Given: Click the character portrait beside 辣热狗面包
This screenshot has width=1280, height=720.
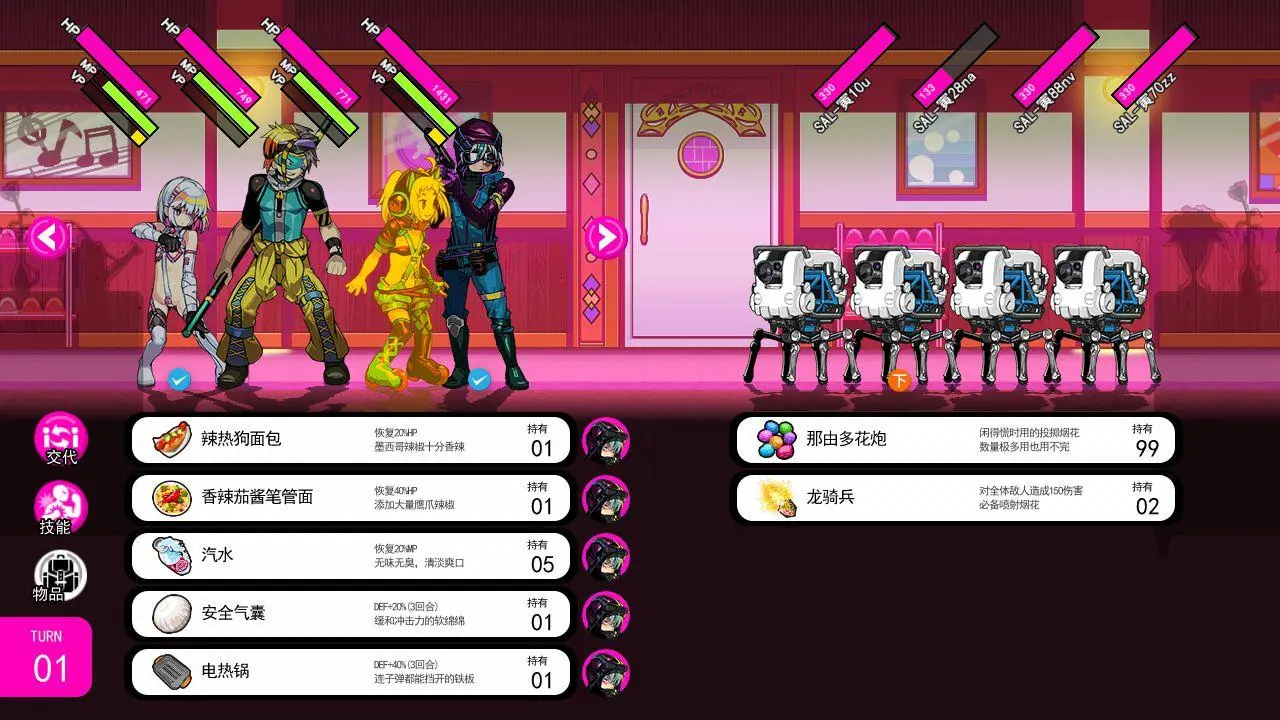Looking at the screenshot, I should pyautogui.click(x=608, y=438).
